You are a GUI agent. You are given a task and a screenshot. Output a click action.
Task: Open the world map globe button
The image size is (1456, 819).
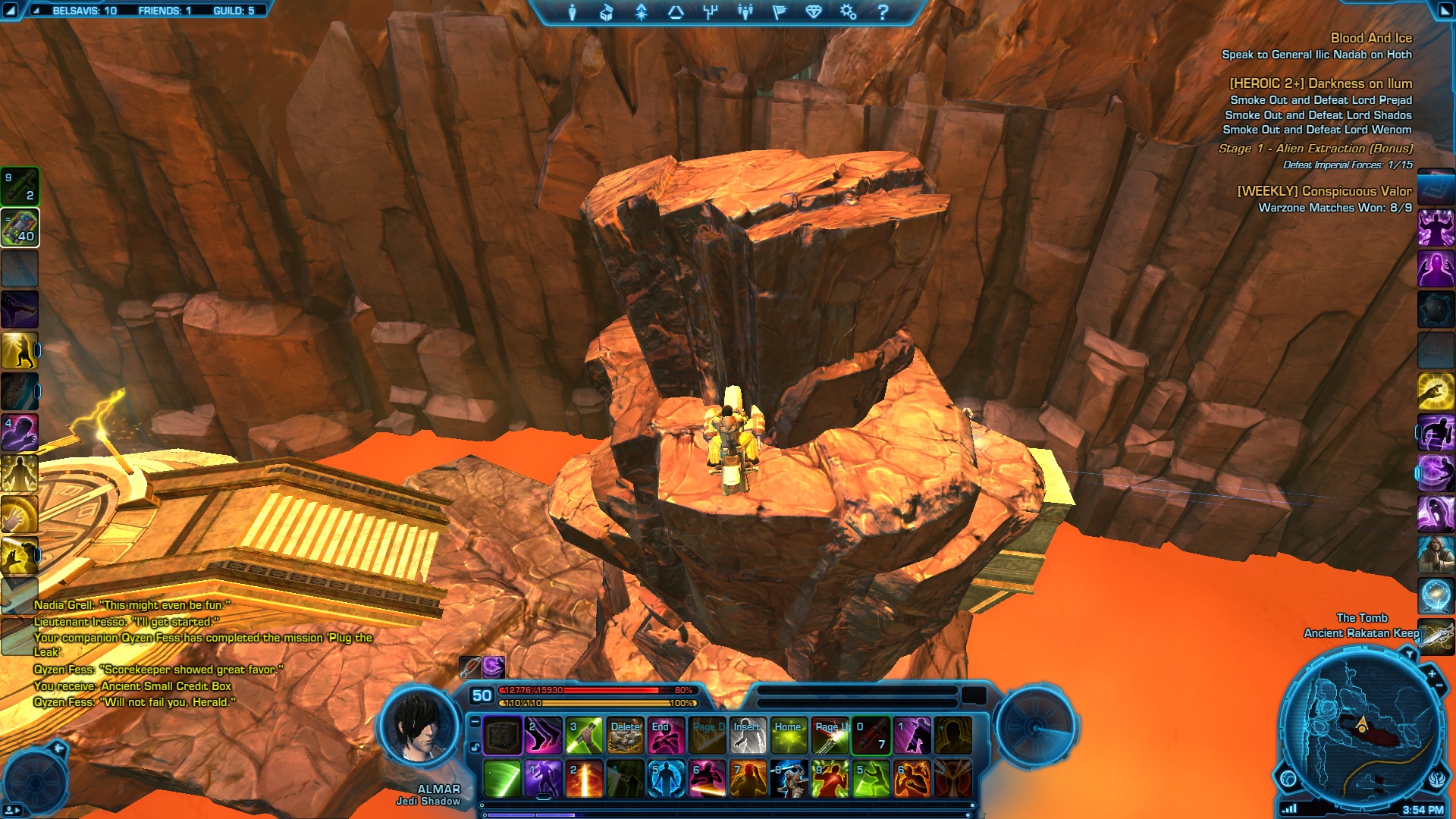pos(1288,778)
